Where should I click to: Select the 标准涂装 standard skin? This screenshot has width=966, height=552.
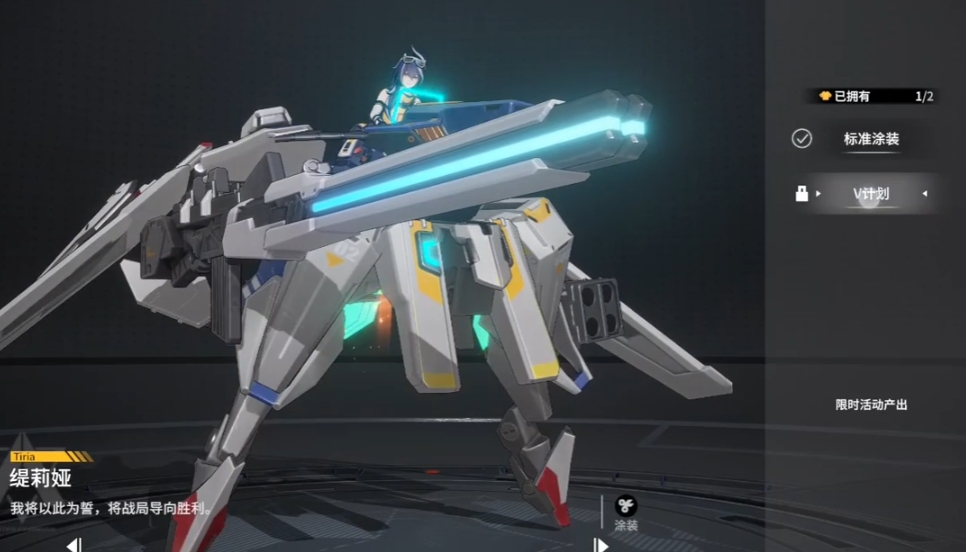point(871,139)
